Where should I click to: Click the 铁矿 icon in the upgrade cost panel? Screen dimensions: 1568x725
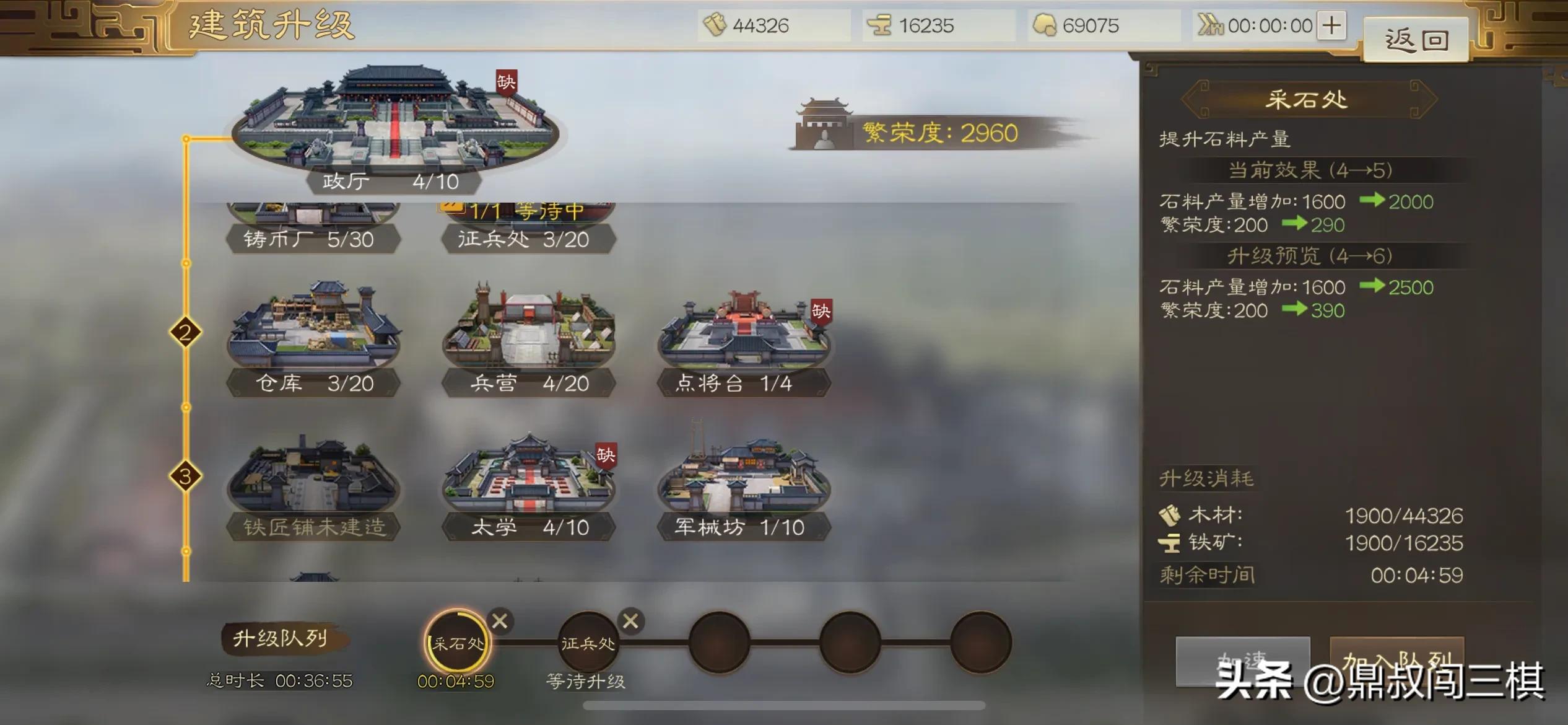1167,544
